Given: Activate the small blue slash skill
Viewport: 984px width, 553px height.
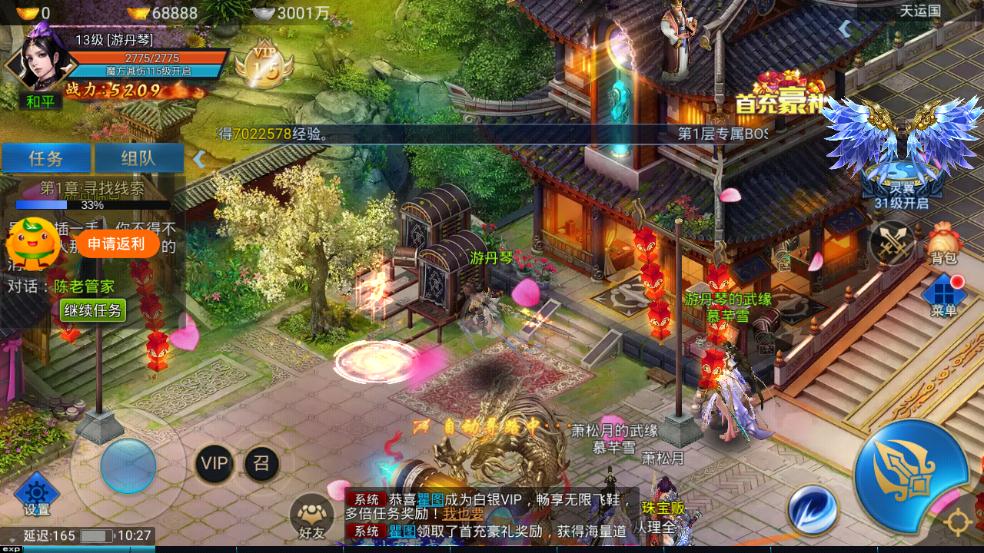Looking at the screenshot, I should (813, 509).
